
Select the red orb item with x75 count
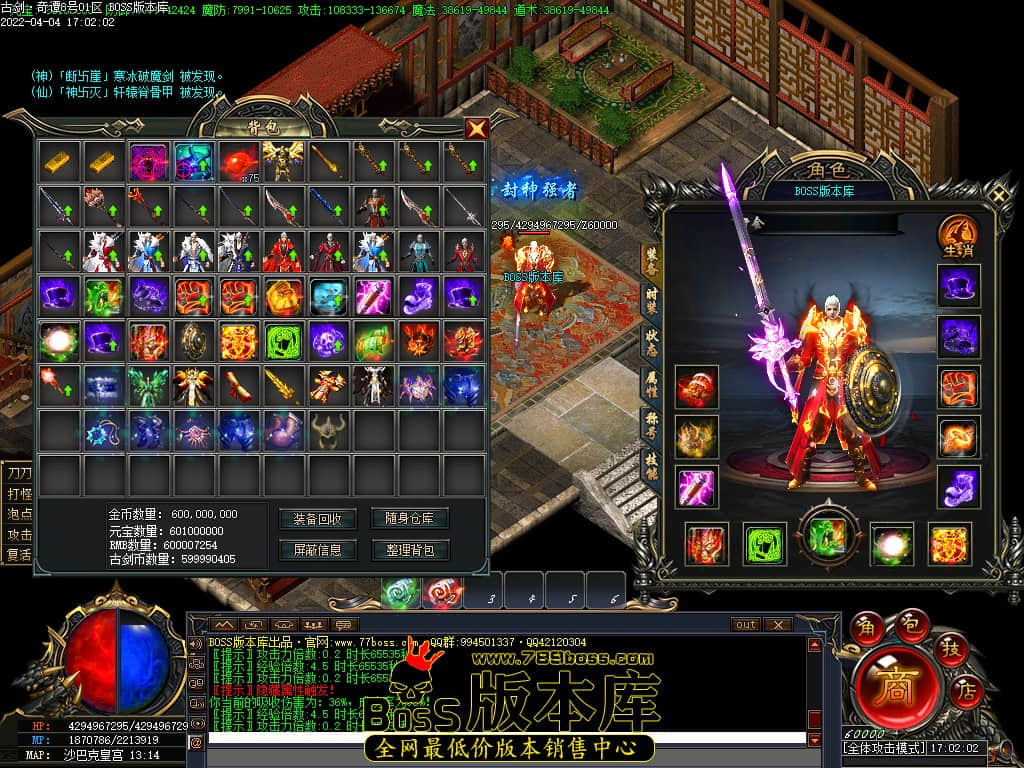(x=240, y=160)
